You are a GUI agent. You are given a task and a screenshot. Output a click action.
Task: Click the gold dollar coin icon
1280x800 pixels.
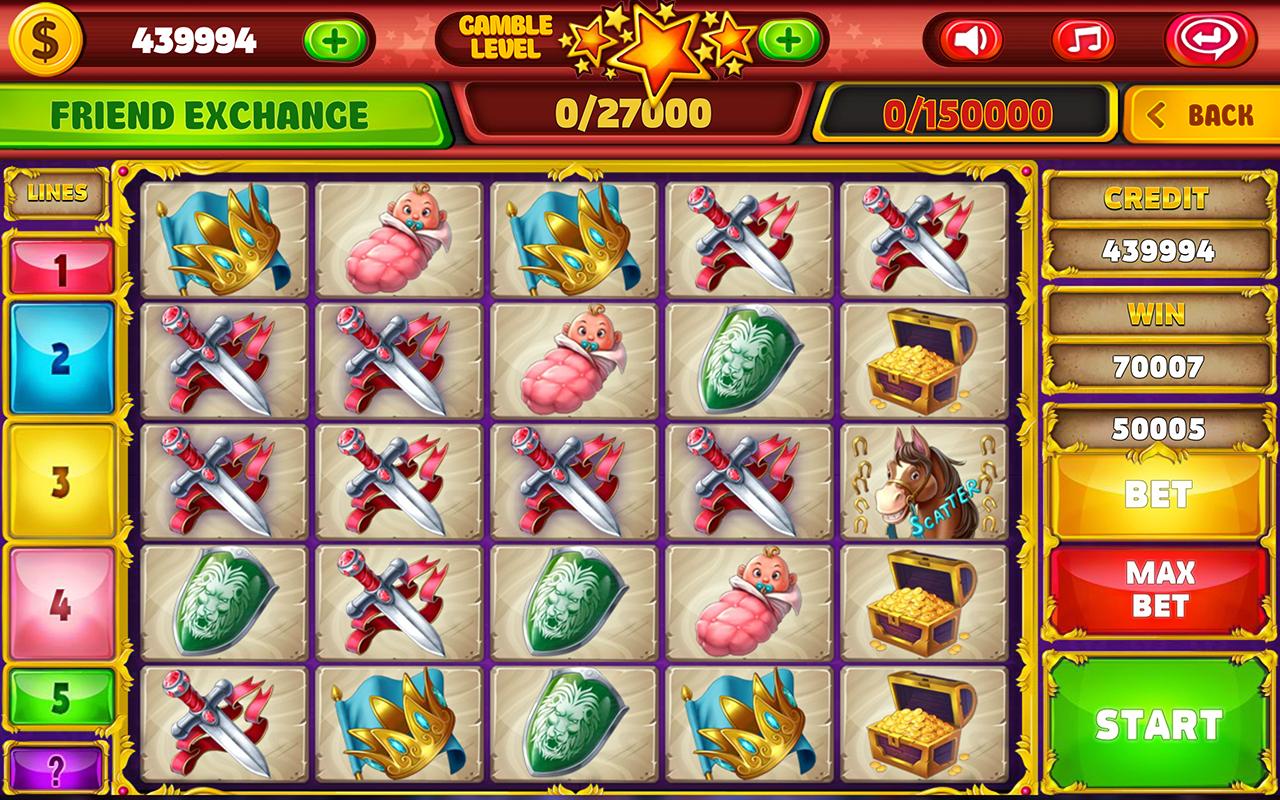[47, 41]
